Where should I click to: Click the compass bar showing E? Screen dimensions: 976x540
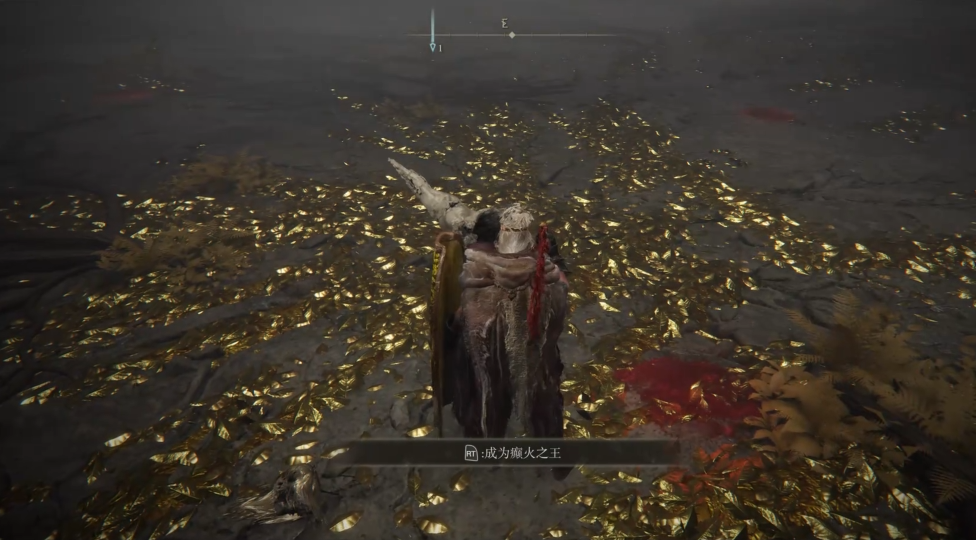pyautogui.click(x=511, y=34)
